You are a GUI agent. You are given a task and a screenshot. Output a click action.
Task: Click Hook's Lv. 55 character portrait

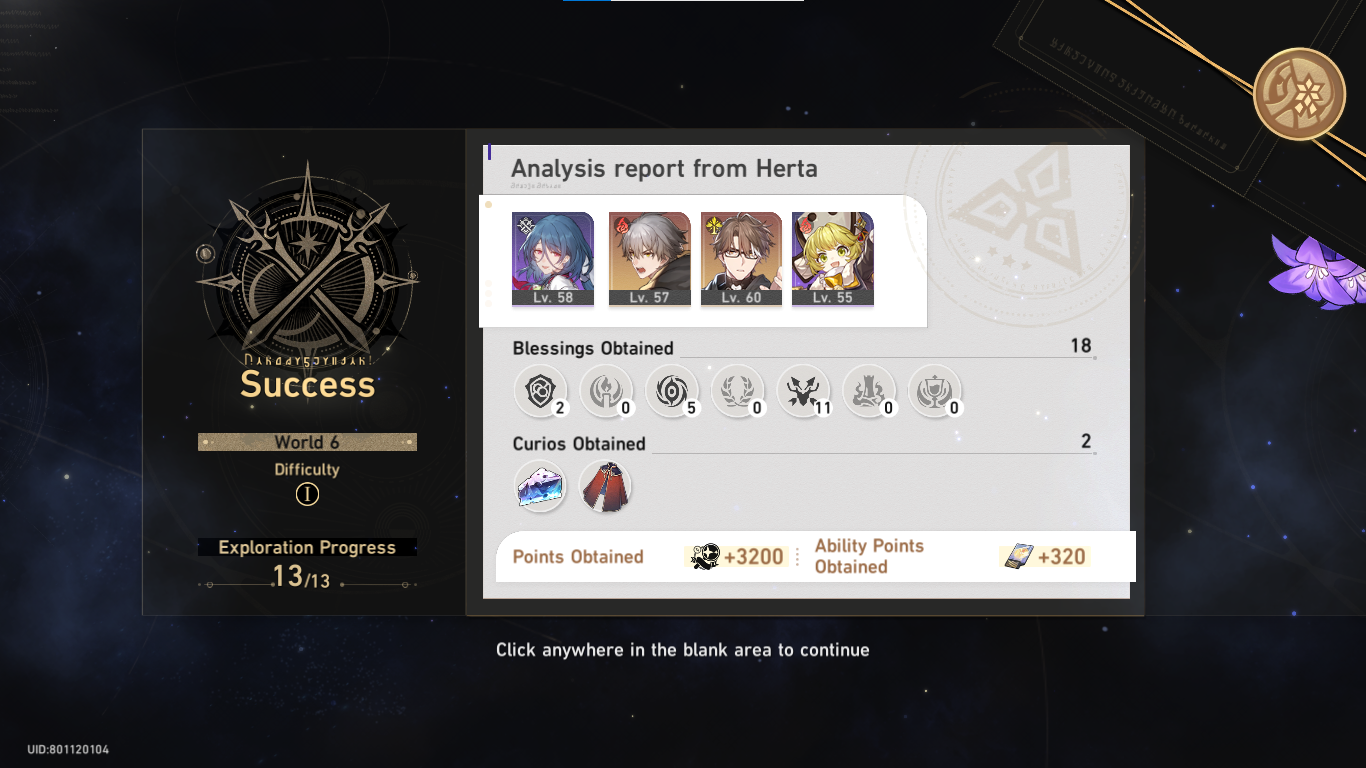pos(833,253)
